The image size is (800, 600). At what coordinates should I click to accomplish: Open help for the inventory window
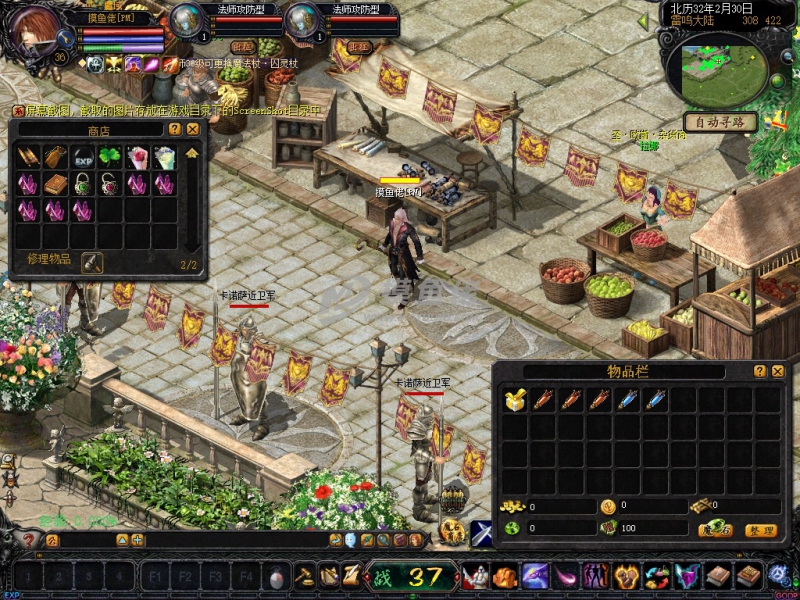tap(759, 371)
